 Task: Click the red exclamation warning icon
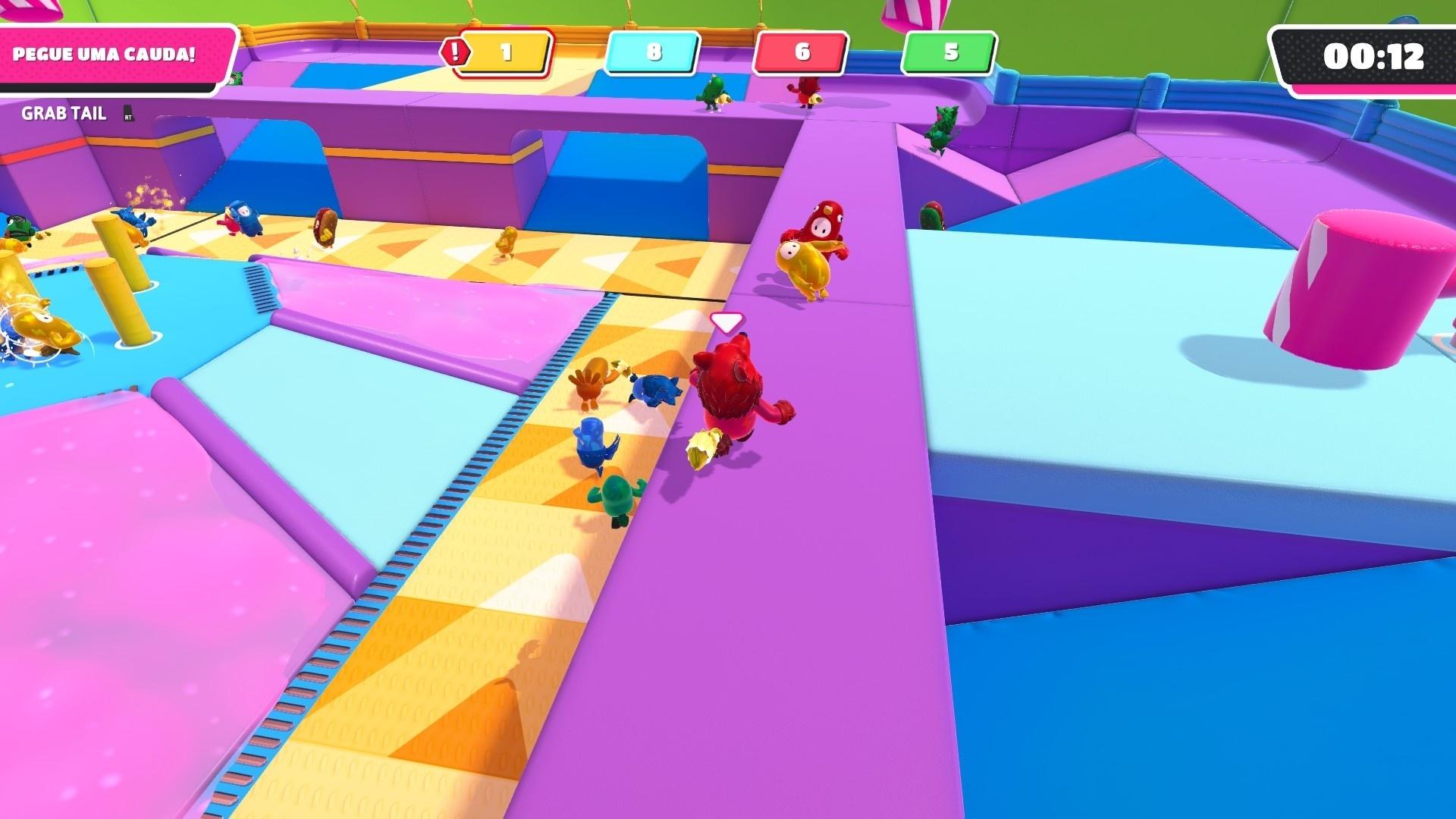[455, 53]
